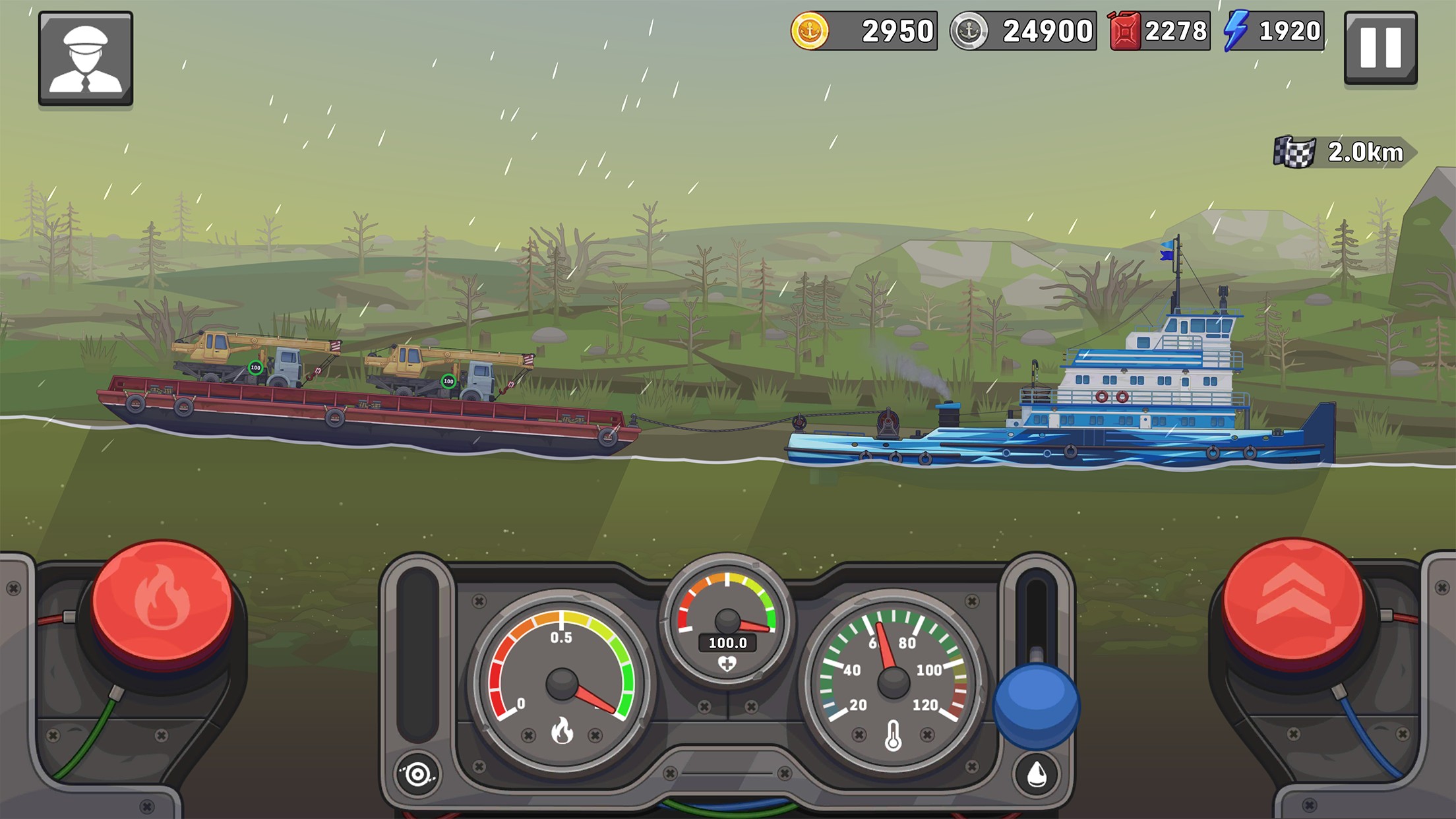Click the gold anchor coin icon

click(810, 30)
